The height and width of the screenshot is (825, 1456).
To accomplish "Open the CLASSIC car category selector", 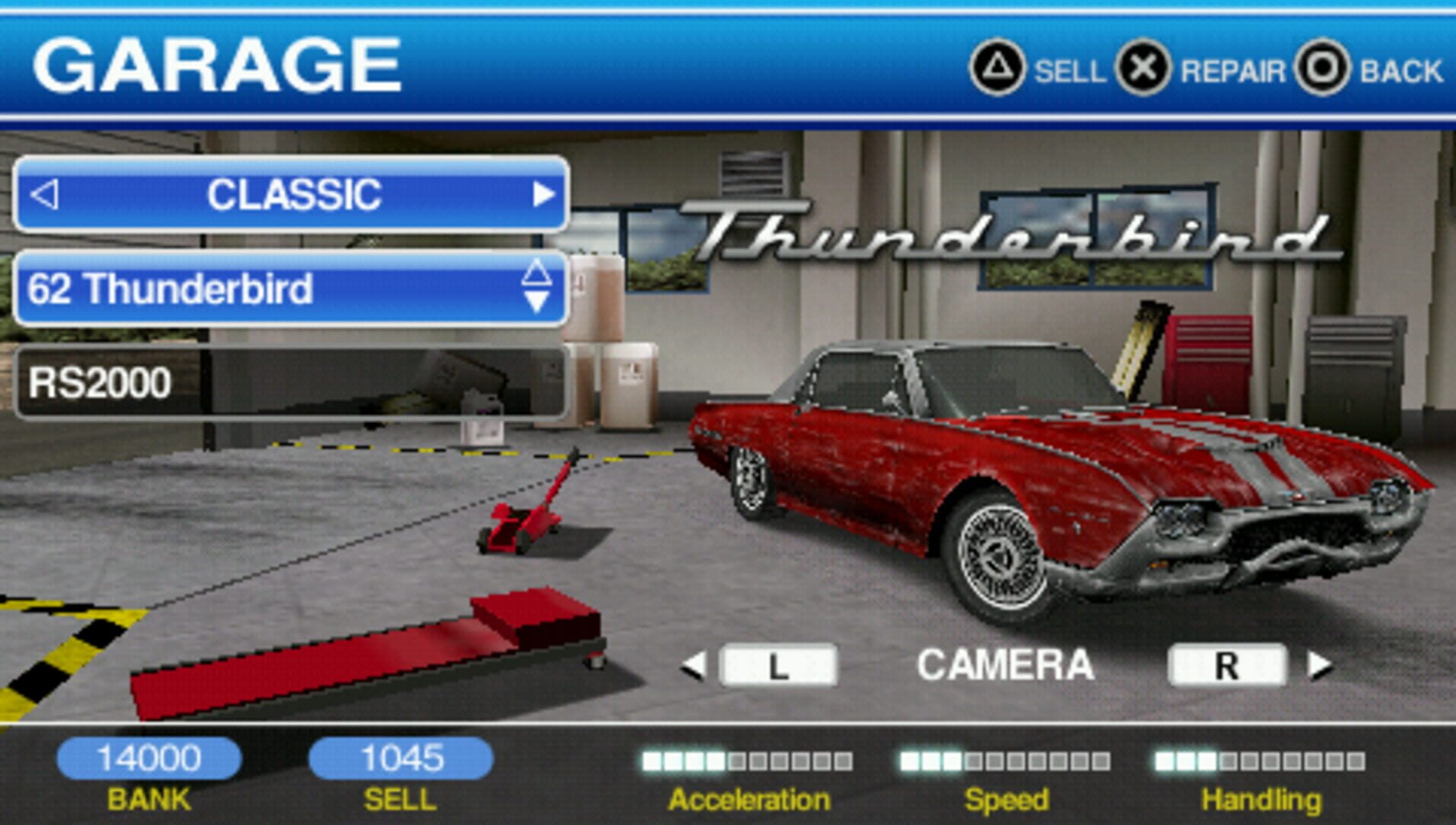I will point(294,194).
